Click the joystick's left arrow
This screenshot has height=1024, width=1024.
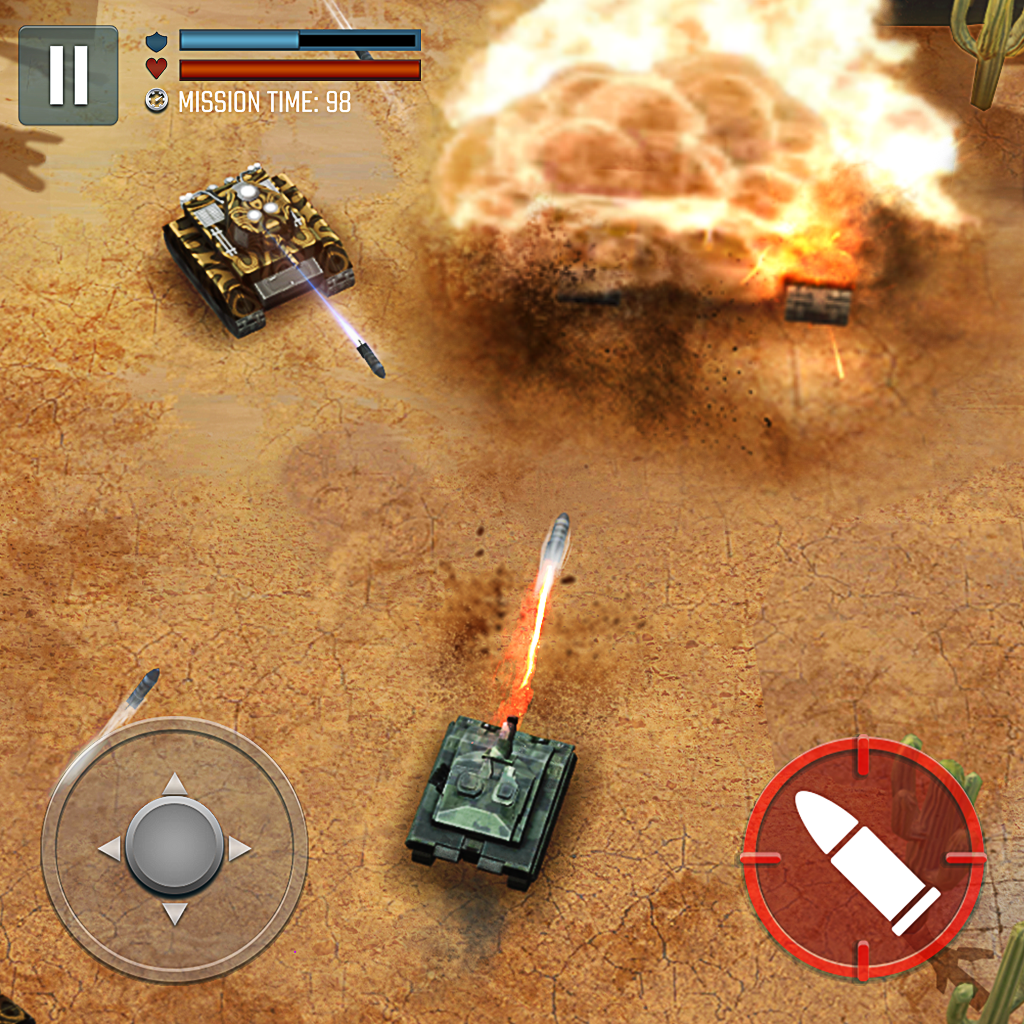point(109,849)
